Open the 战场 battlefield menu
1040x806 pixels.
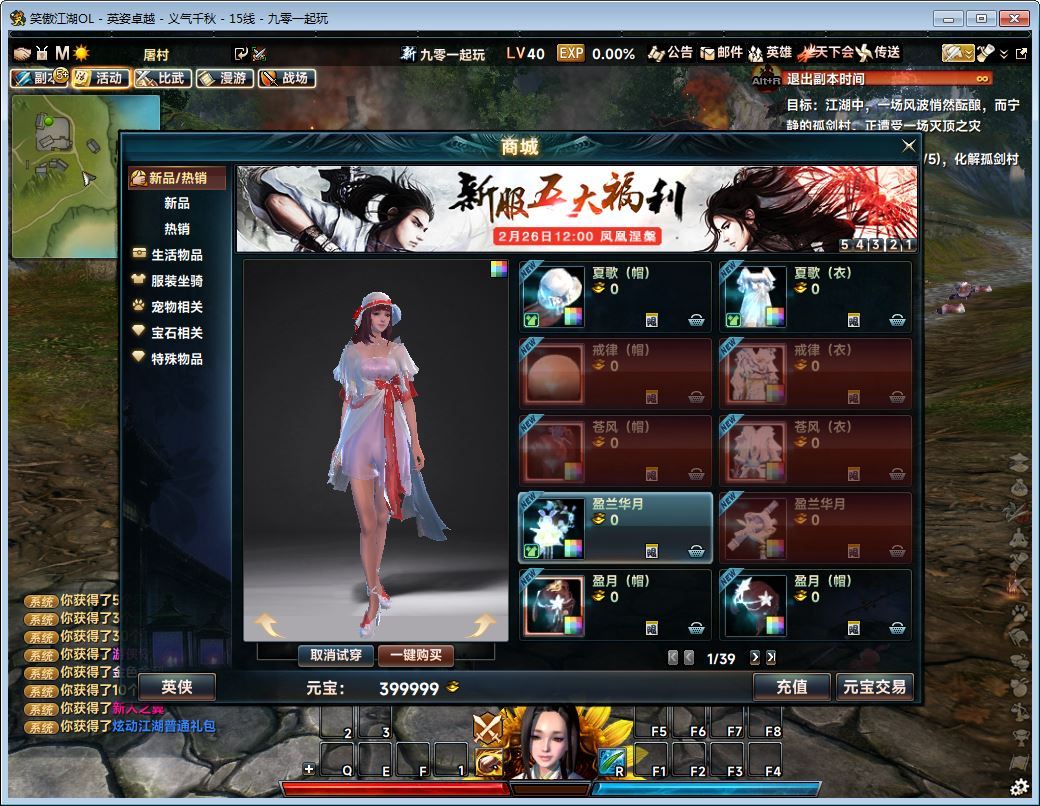(287, 78)
